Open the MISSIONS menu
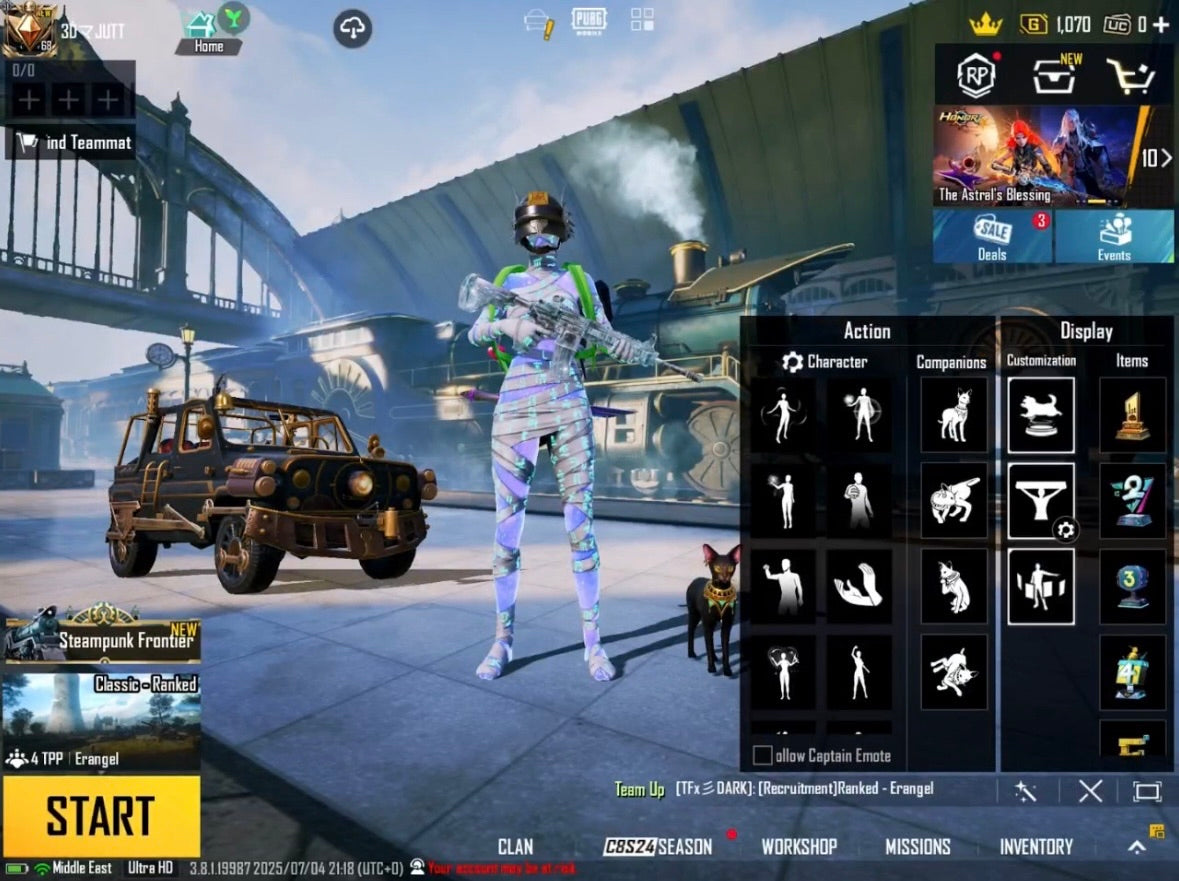The height and width of the screenshot is (881, 1179). [x=917, y=847]
